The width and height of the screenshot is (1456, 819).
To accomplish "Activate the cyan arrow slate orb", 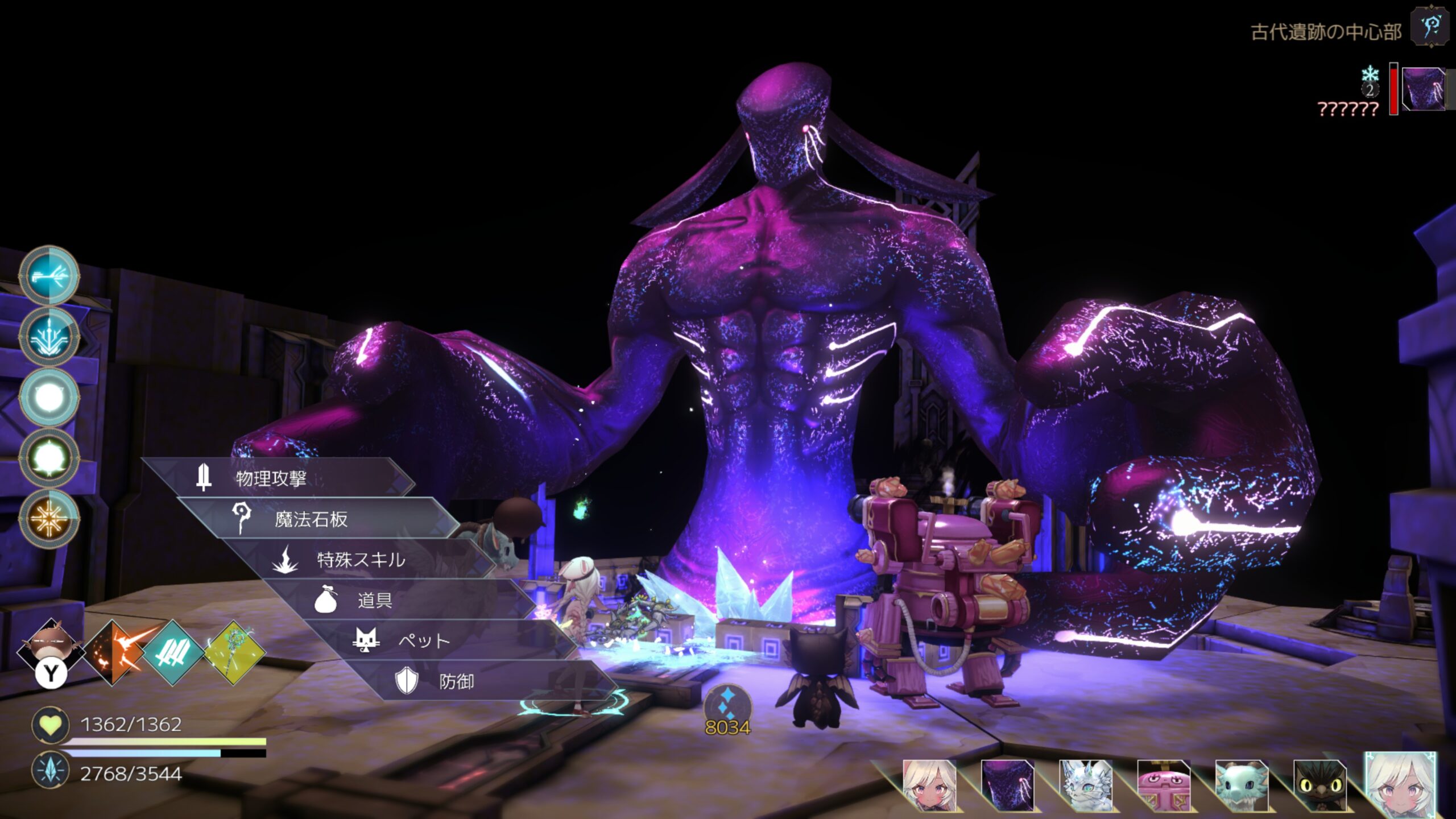I will click(x=49, y=276).
